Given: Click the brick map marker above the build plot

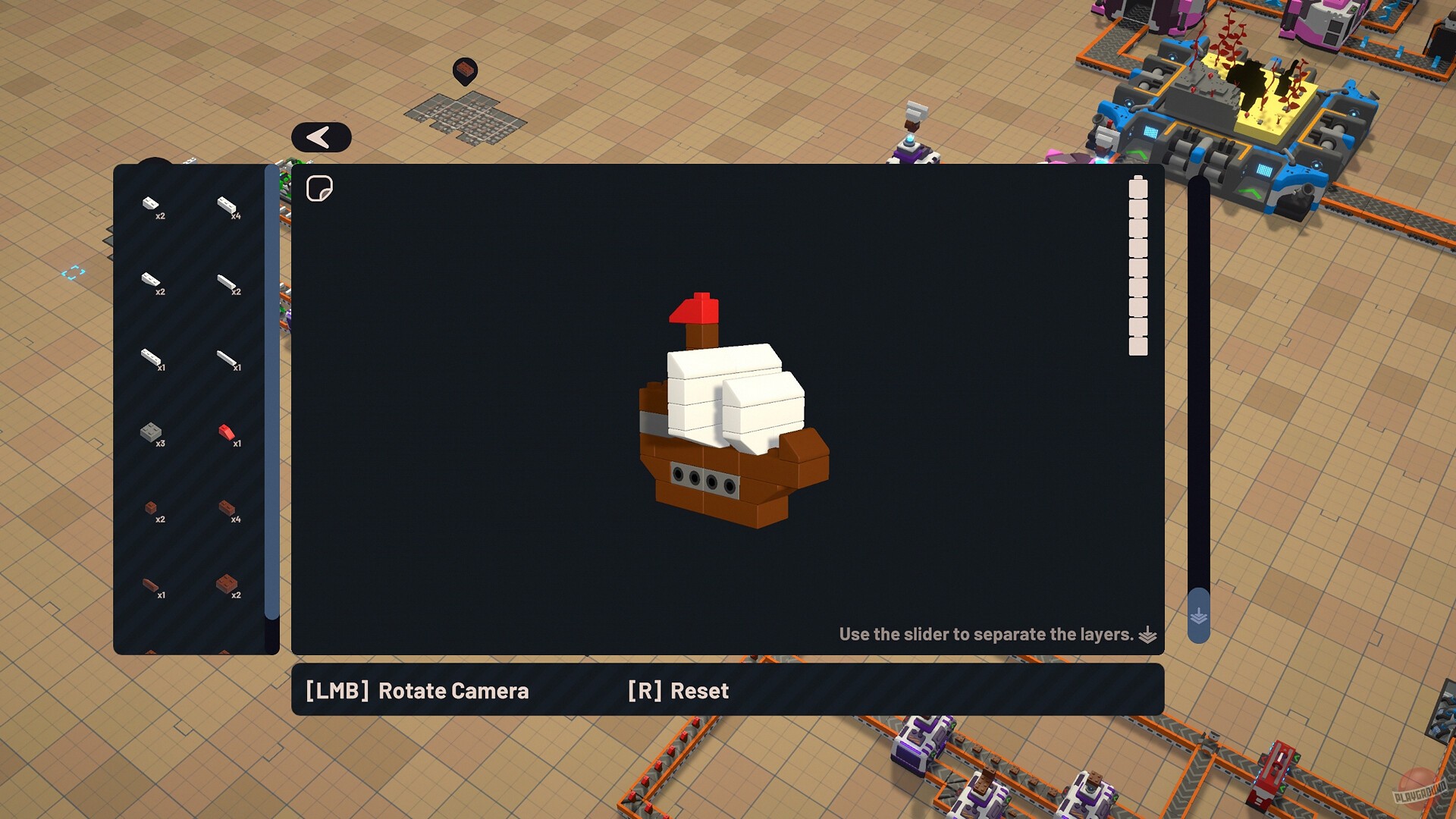Looking at the screenshot, I should [x=465, y=71].
